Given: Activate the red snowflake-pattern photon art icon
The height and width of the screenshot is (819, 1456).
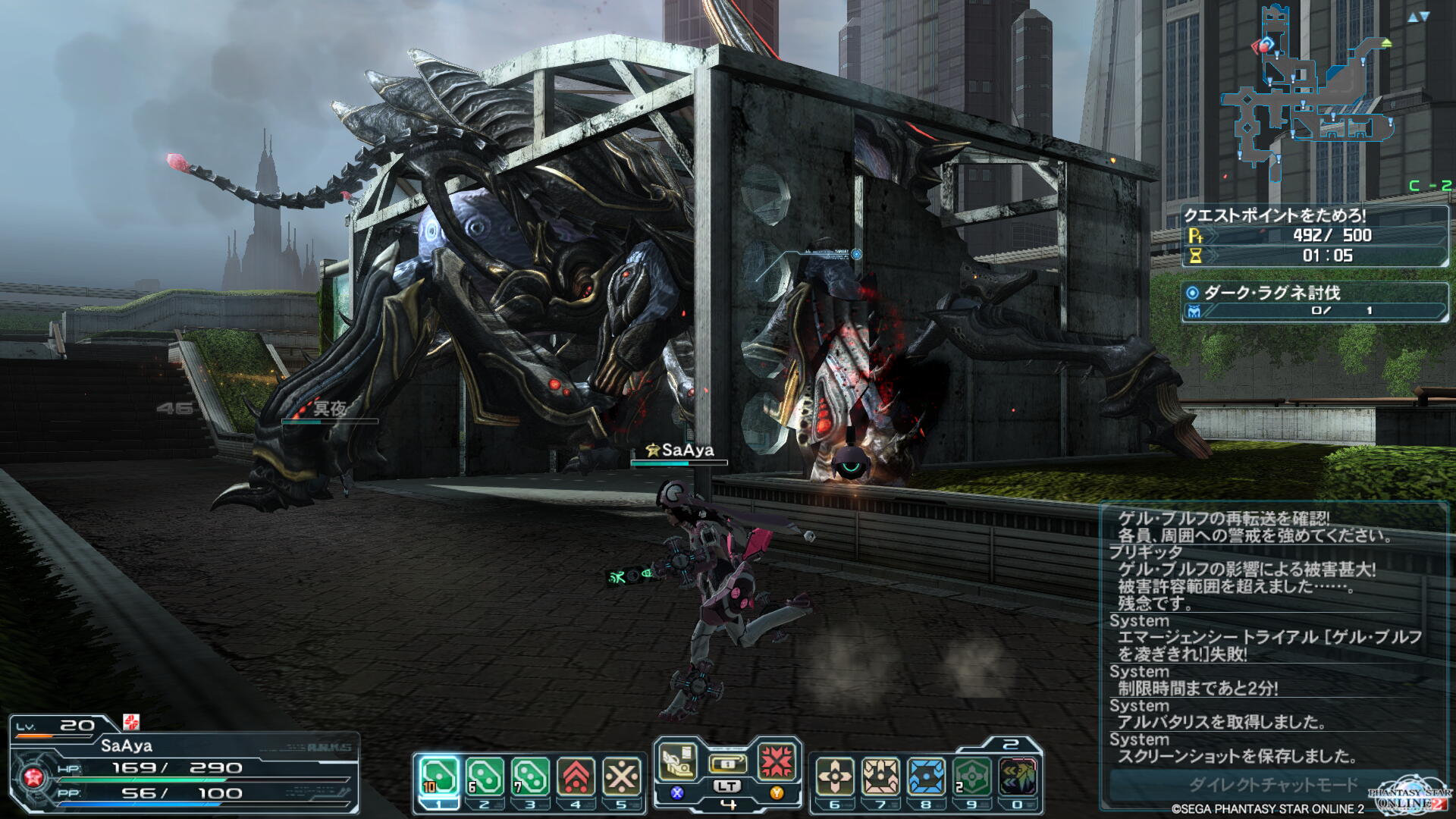Looking at the screenshot, I should click(777, 761).
